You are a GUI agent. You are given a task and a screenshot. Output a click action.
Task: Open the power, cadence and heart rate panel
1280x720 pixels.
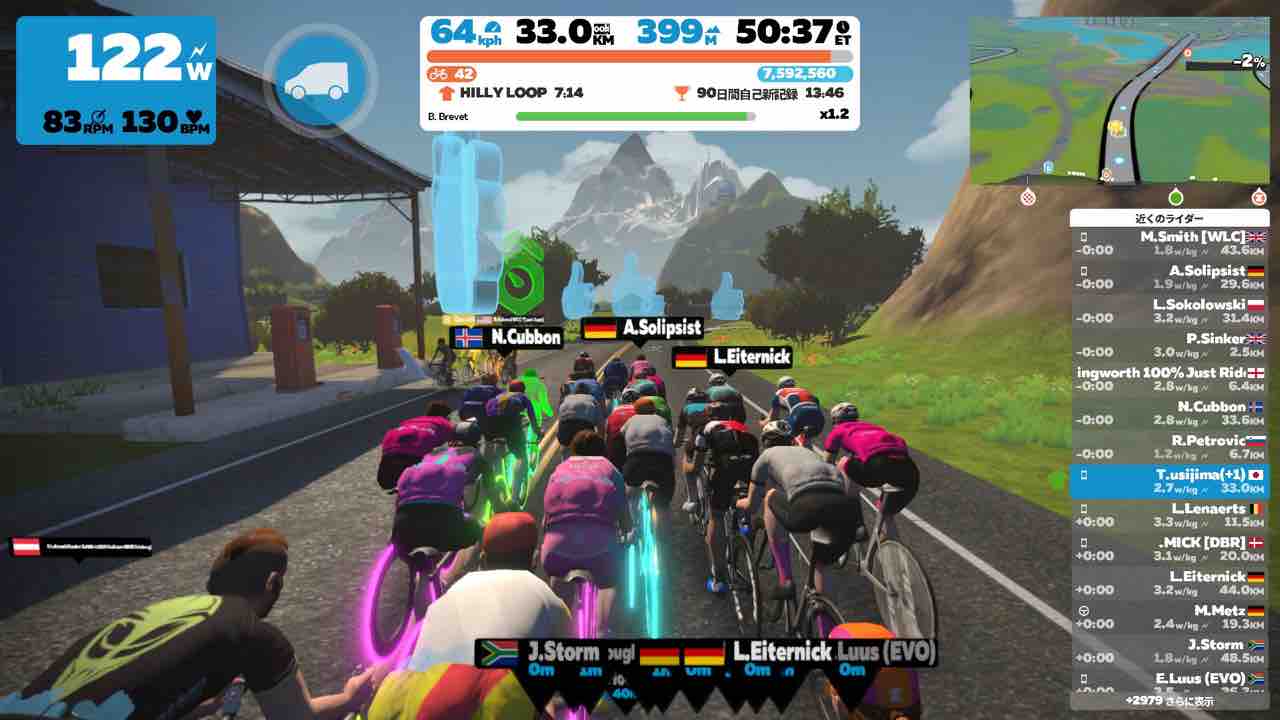(116, 80)
